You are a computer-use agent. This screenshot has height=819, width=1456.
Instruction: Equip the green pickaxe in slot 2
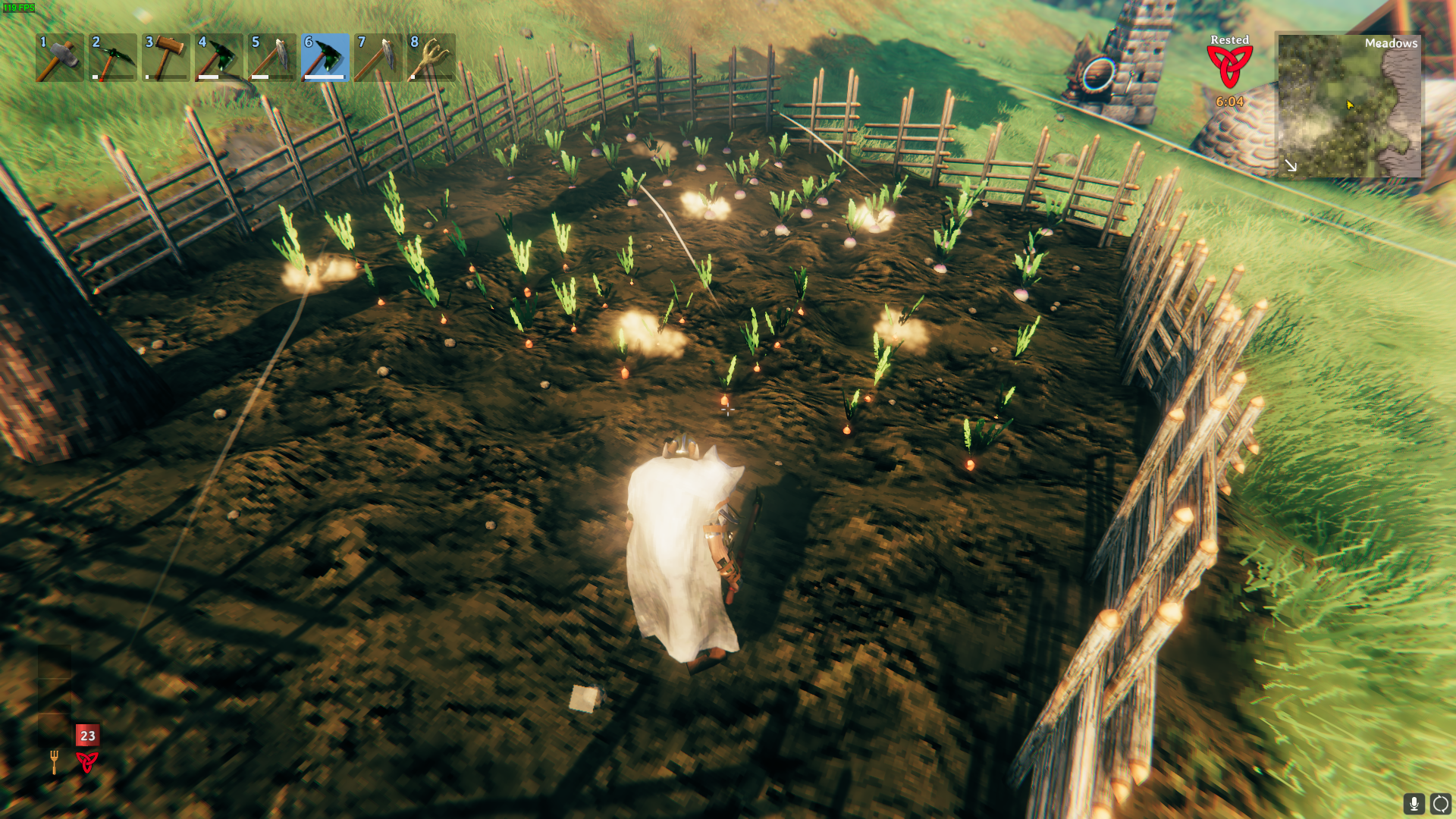click(113, 58)
